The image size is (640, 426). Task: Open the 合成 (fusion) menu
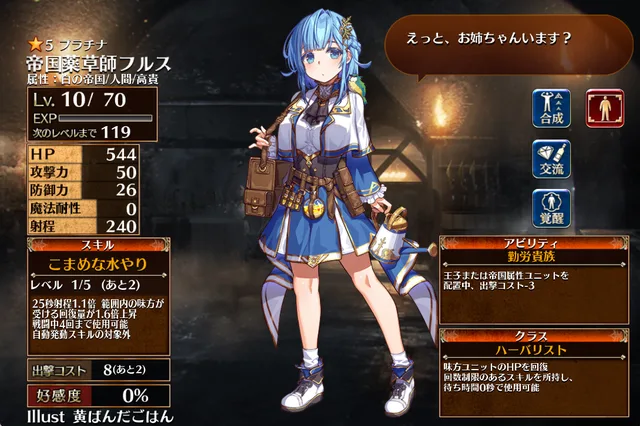tap(551, 109)
